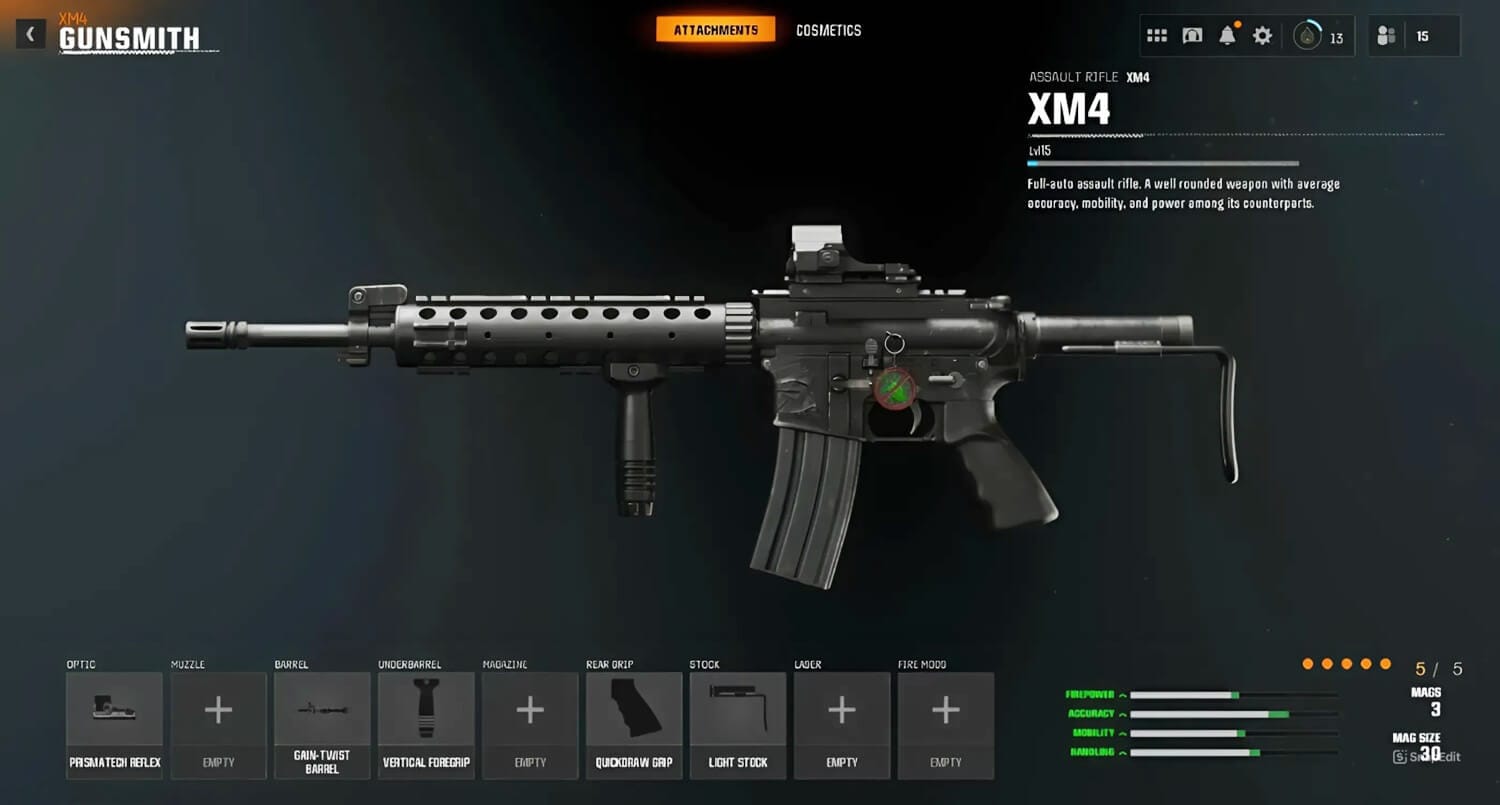Open the Gain-Twist Barrel slot
This screenshot has height=805, width=1500.
click(x=322, y=725)
